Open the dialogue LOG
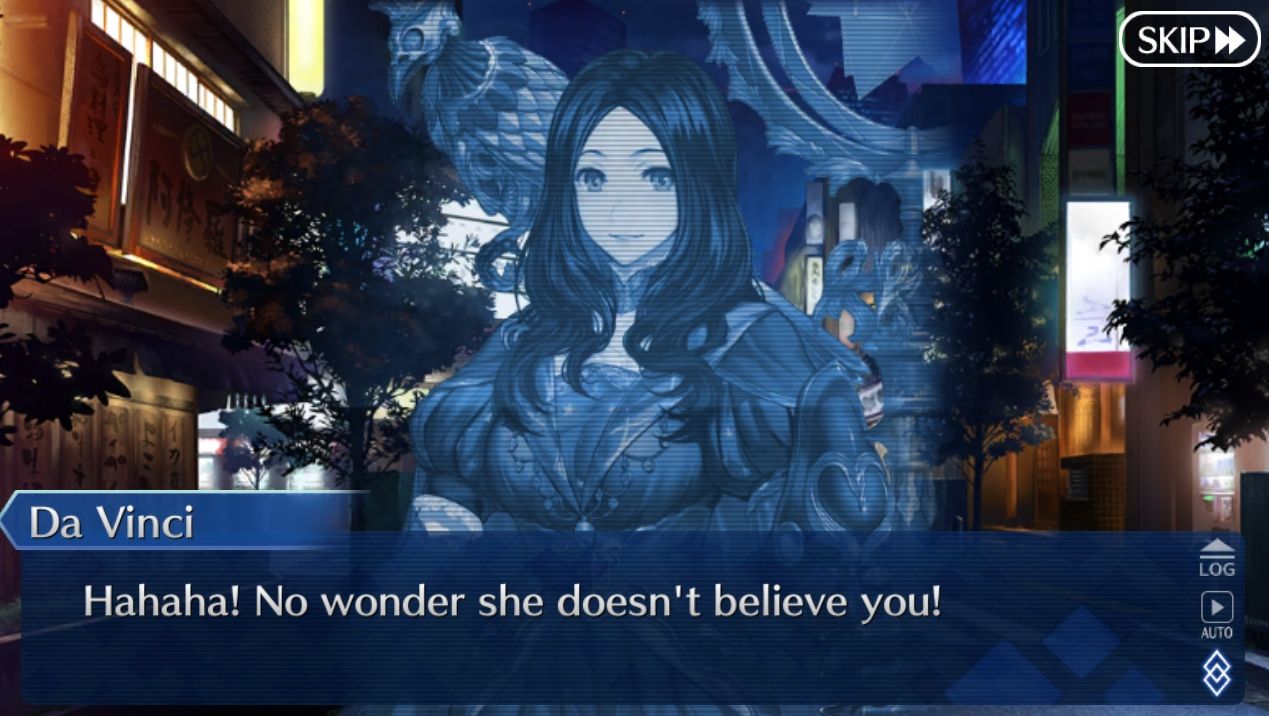The width and height of the screenshot is (1269, 716). click(1216, 557)
